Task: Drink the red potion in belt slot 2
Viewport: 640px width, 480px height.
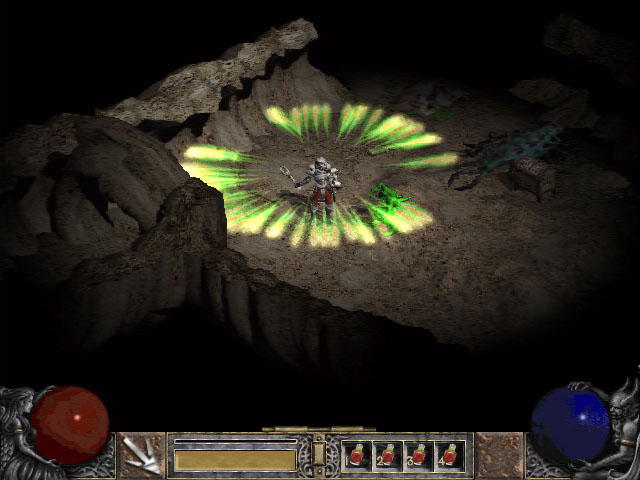Action: [x=387, y=456]
